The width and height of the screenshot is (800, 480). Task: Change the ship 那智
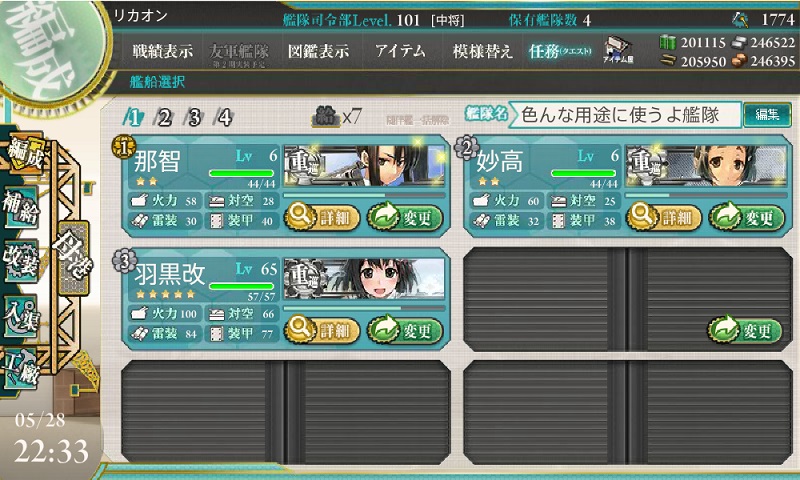tap(404, 215)
